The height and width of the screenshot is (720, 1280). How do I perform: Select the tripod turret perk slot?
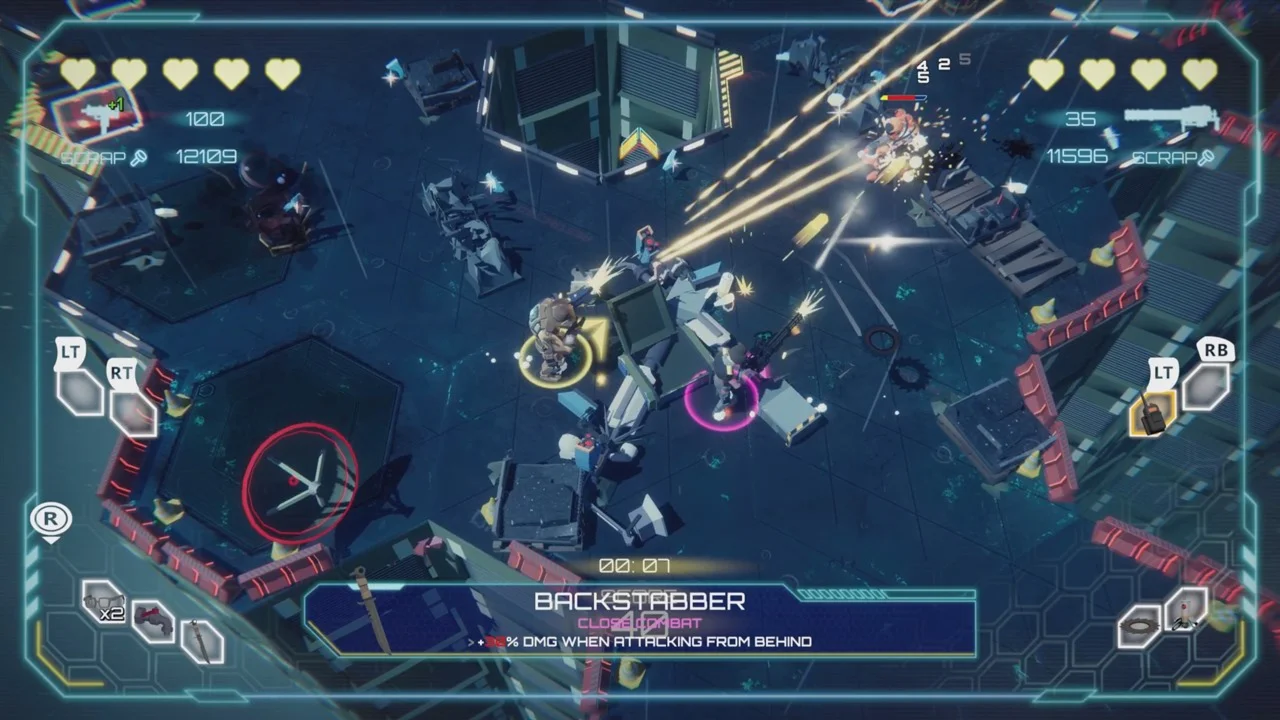(1187, 609)
